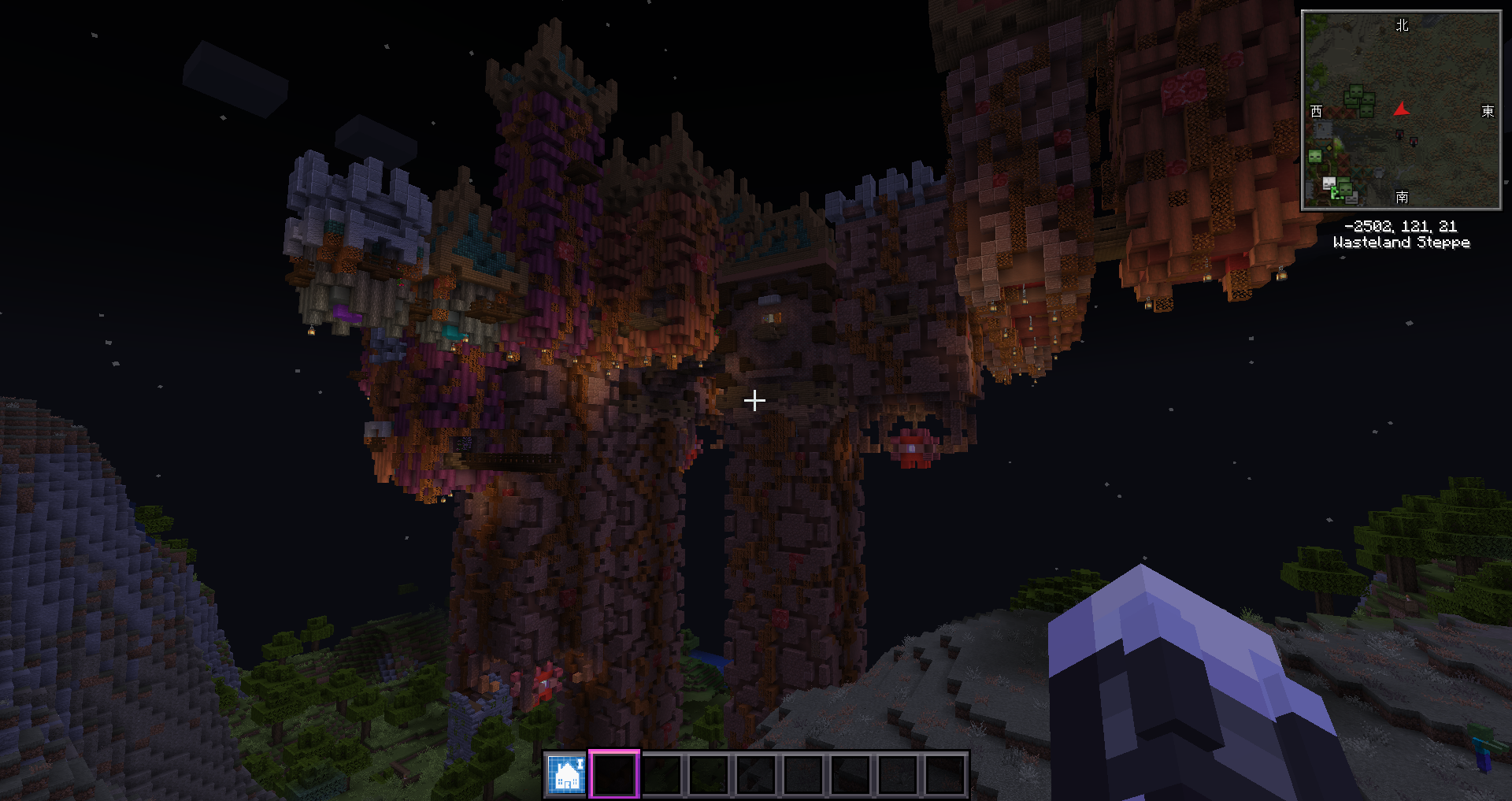This screenshot has height=801, width=1512.
Task: Open the minimap in the corner
Action: 1401,110
